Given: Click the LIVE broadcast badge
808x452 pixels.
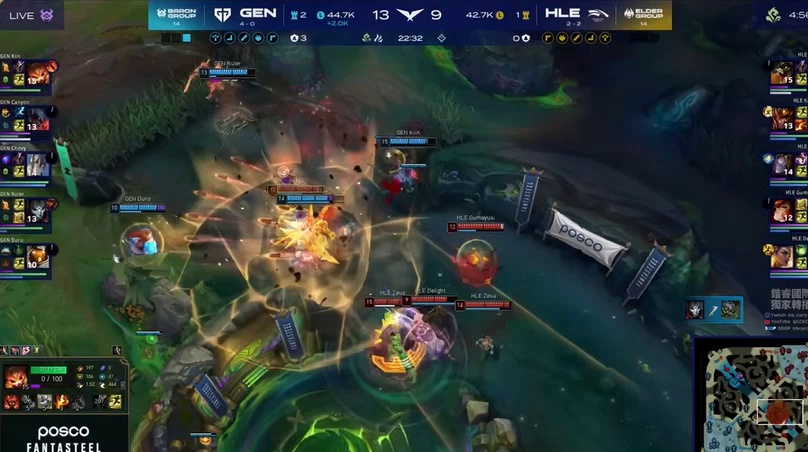Looking at the screenshot, I should pos(31,15).
